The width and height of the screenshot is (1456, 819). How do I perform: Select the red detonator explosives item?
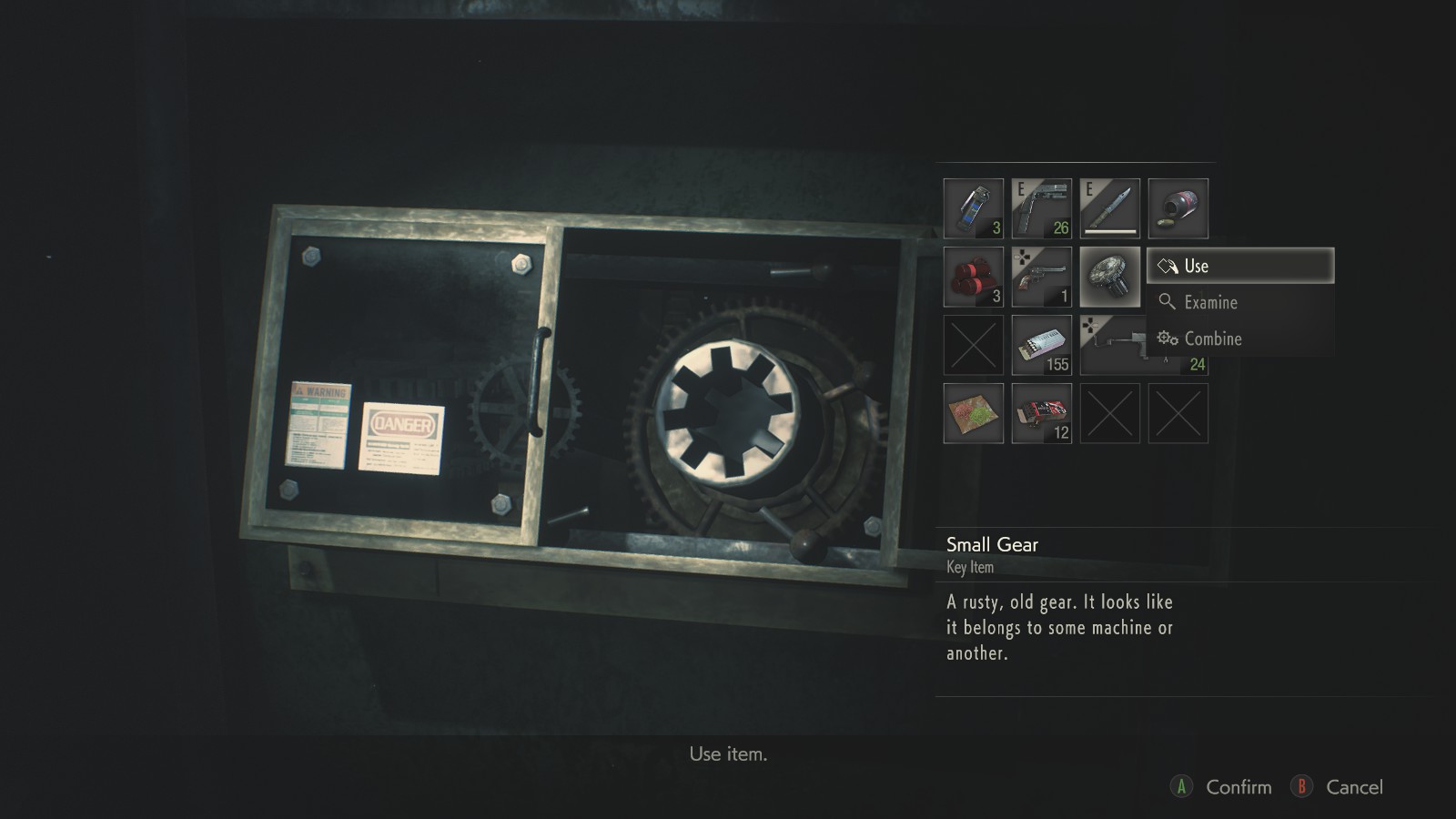972,276
